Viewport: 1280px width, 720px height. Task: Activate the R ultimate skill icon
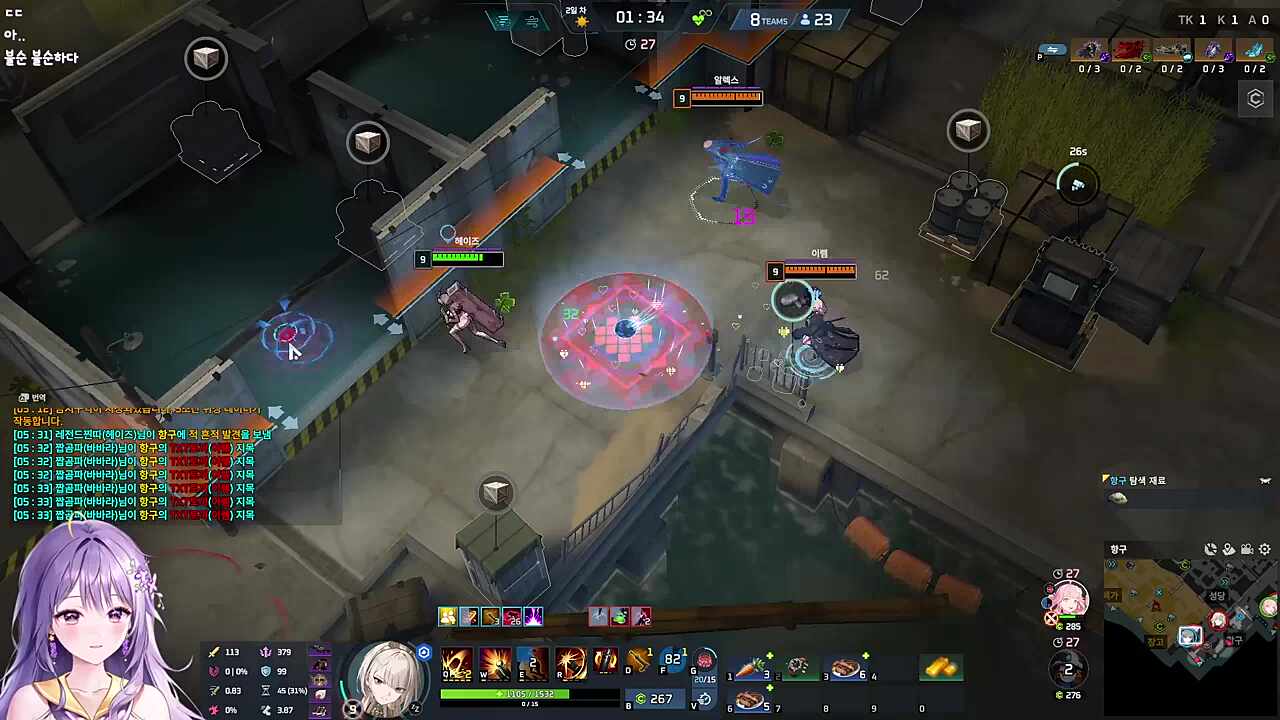(570, 663)
